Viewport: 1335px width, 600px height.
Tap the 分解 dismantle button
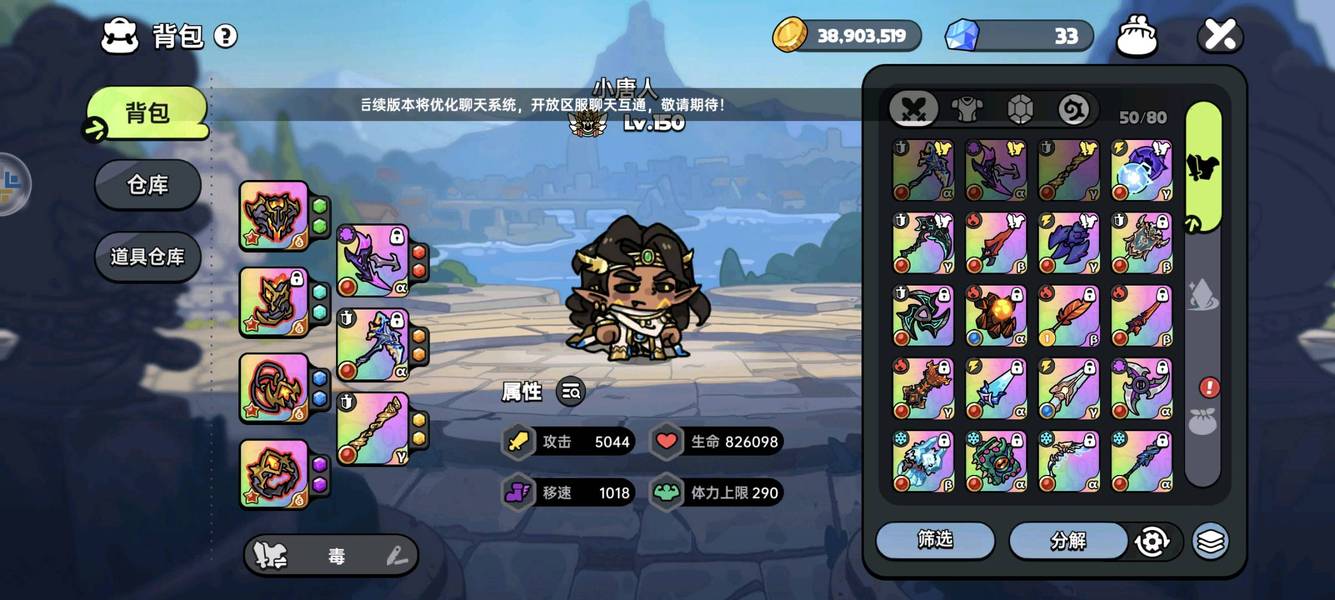pos(1068,541)
